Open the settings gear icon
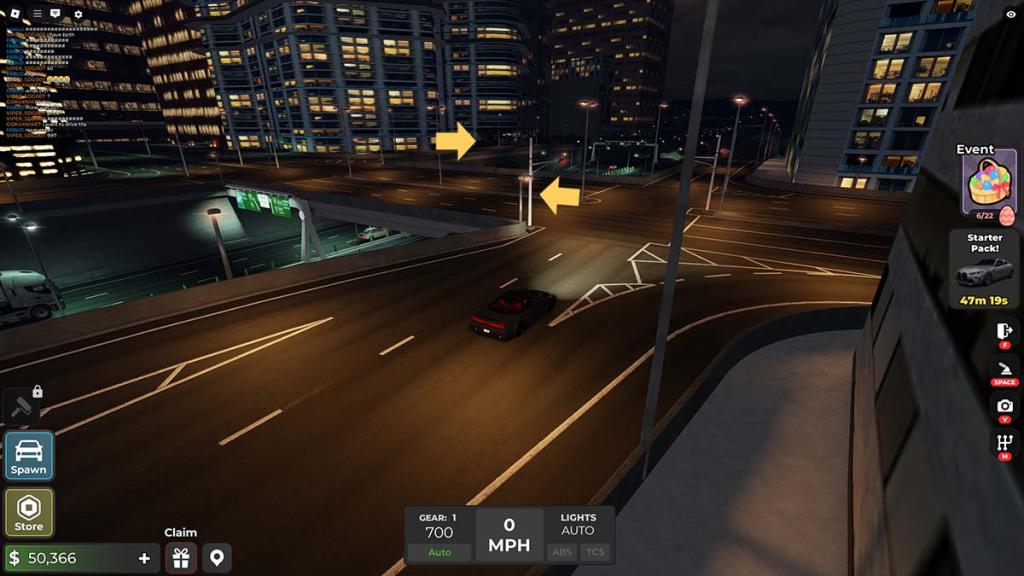This screenshot has width=1024, height=576. click(78, 14)
